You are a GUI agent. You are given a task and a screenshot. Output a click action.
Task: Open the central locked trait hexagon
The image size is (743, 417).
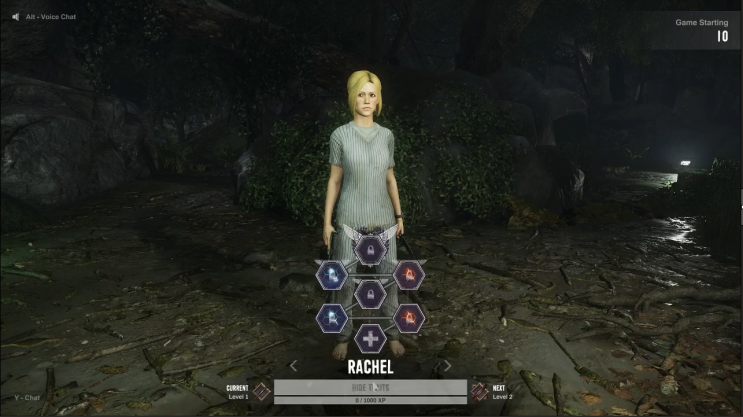point(370,294)
